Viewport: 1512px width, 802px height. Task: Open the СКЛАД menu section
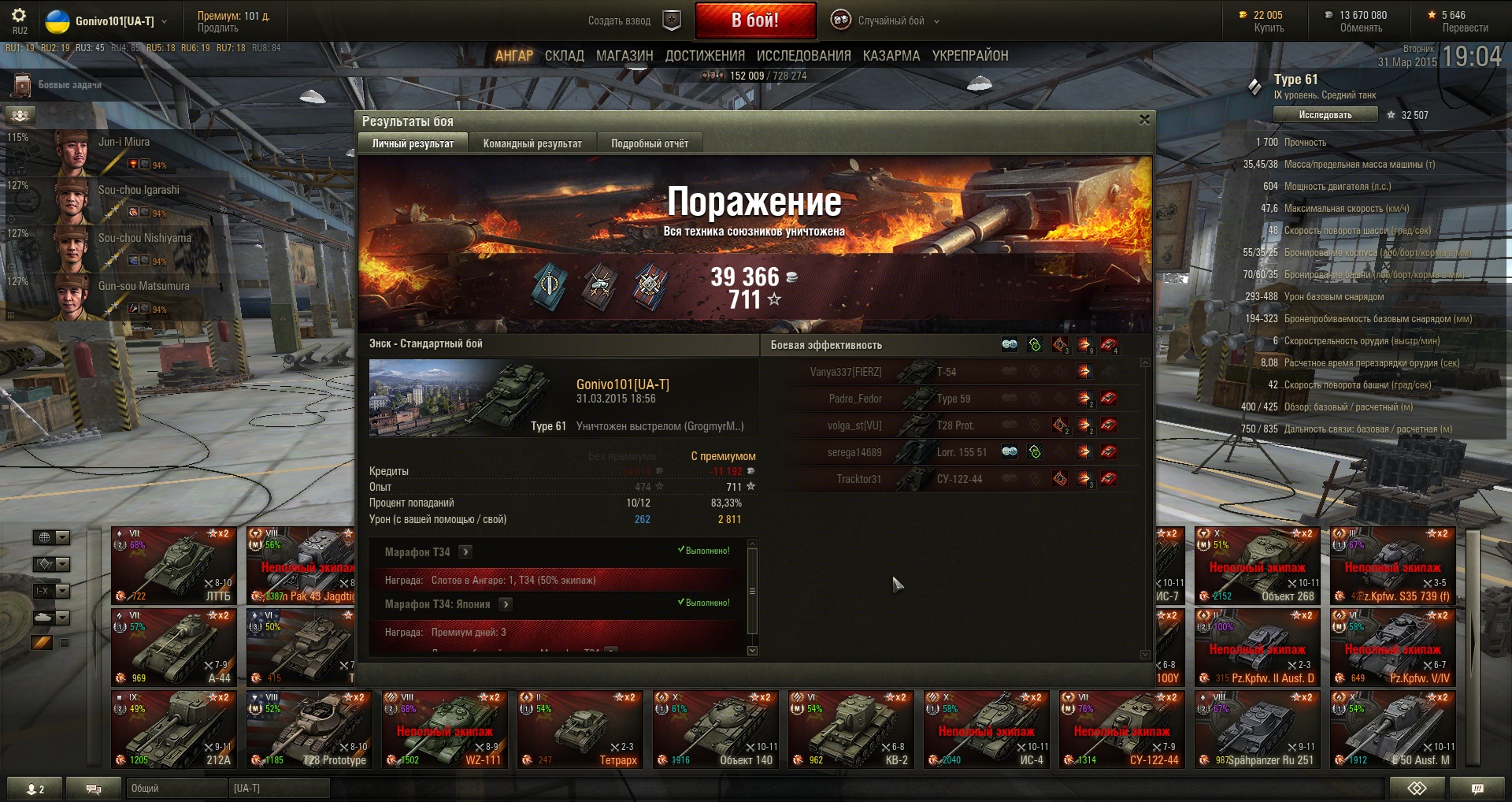pos(564,56)
